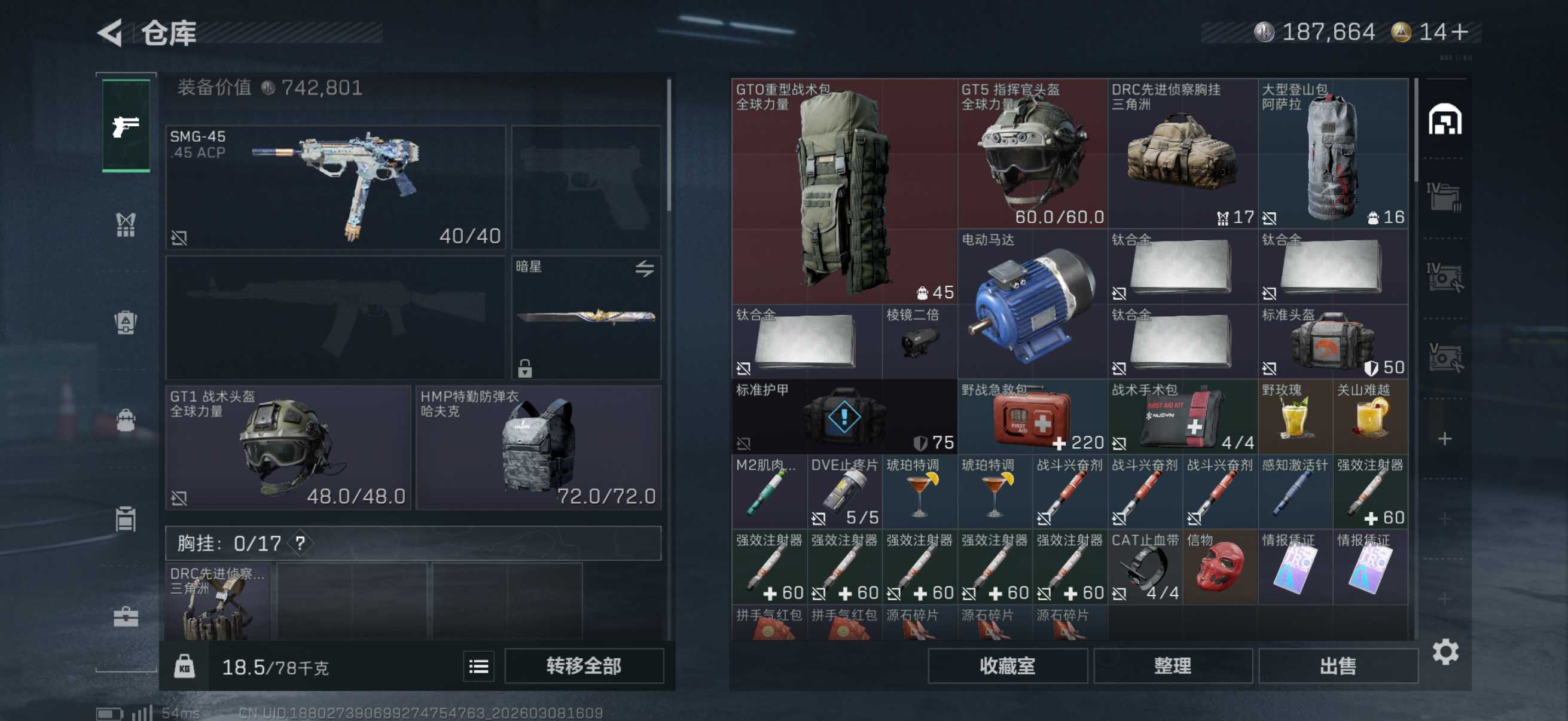Toggle the loadout list view icon

point(478,667)
